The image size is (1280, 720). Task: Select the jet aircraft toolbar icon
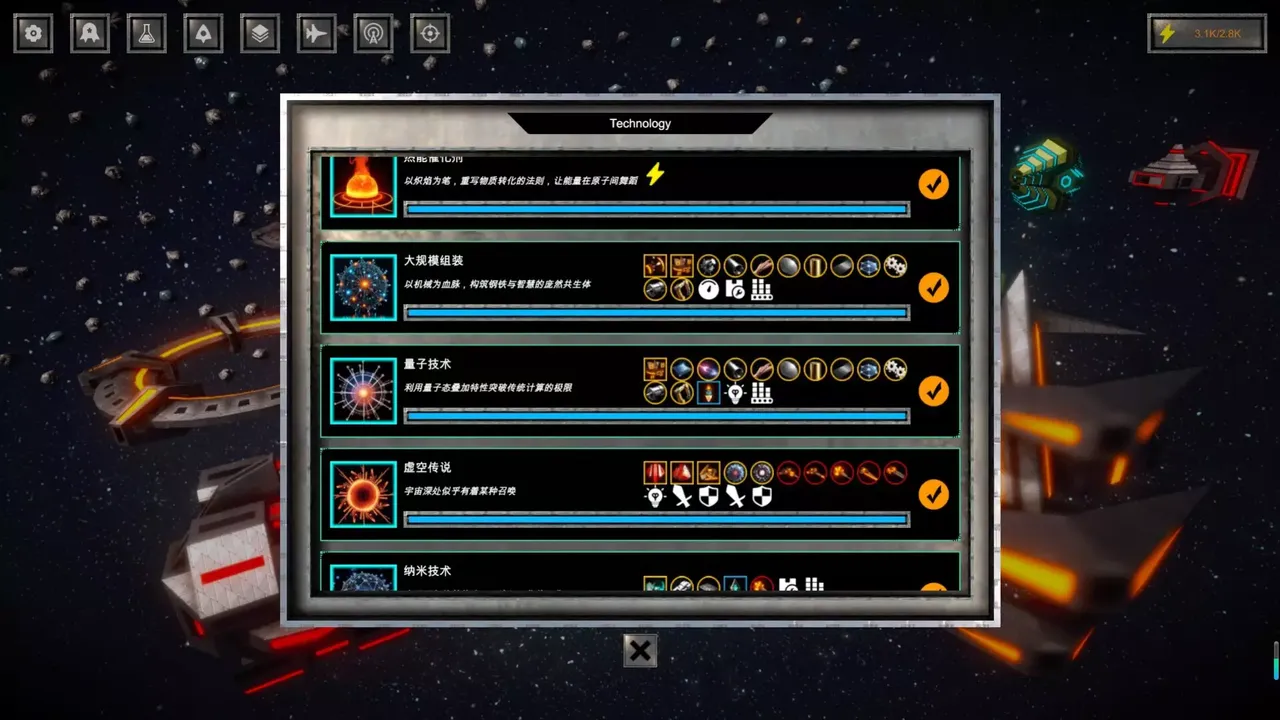315,33
